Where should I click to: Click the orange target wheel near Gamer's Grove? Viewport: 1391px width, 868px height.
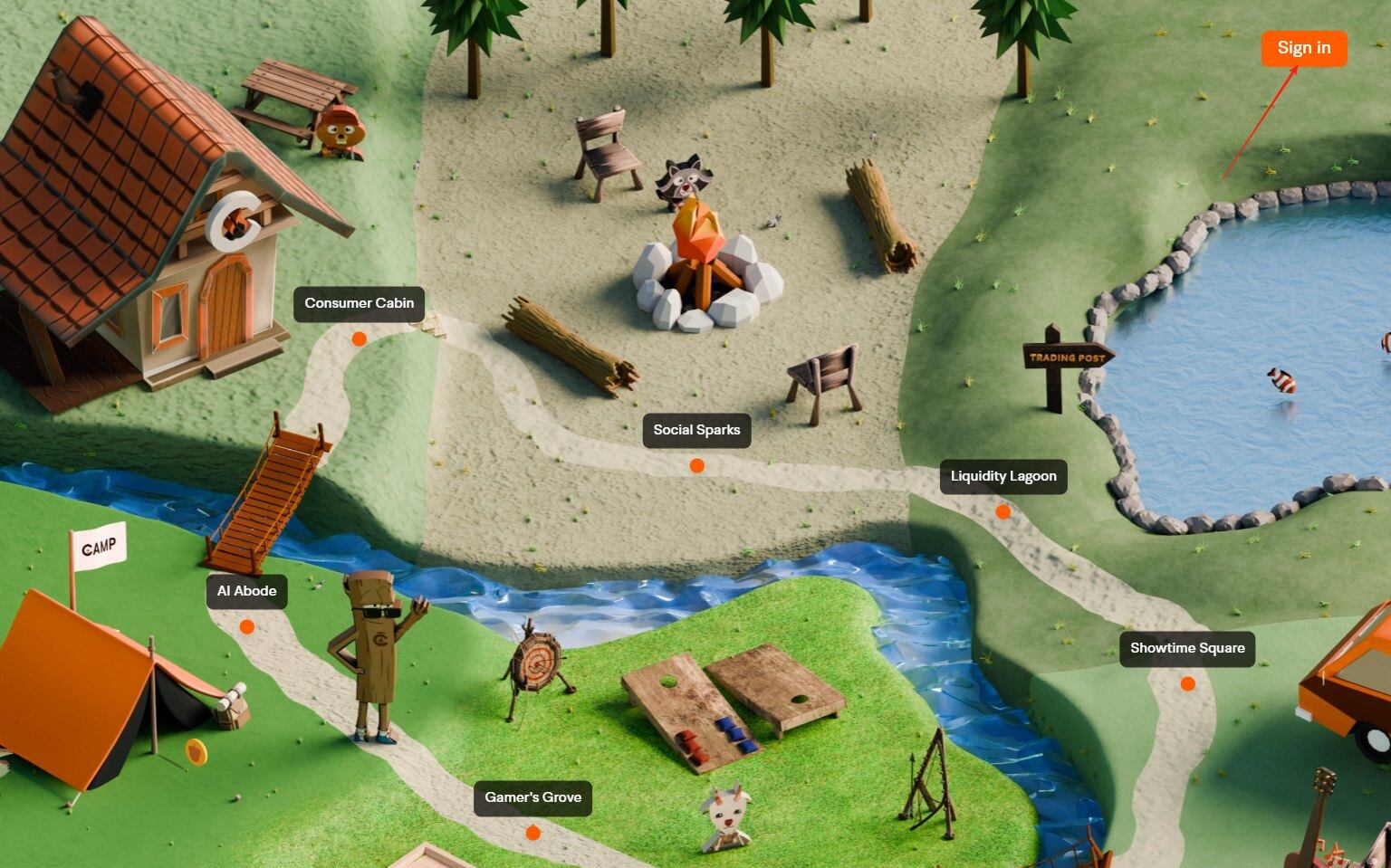536,666
